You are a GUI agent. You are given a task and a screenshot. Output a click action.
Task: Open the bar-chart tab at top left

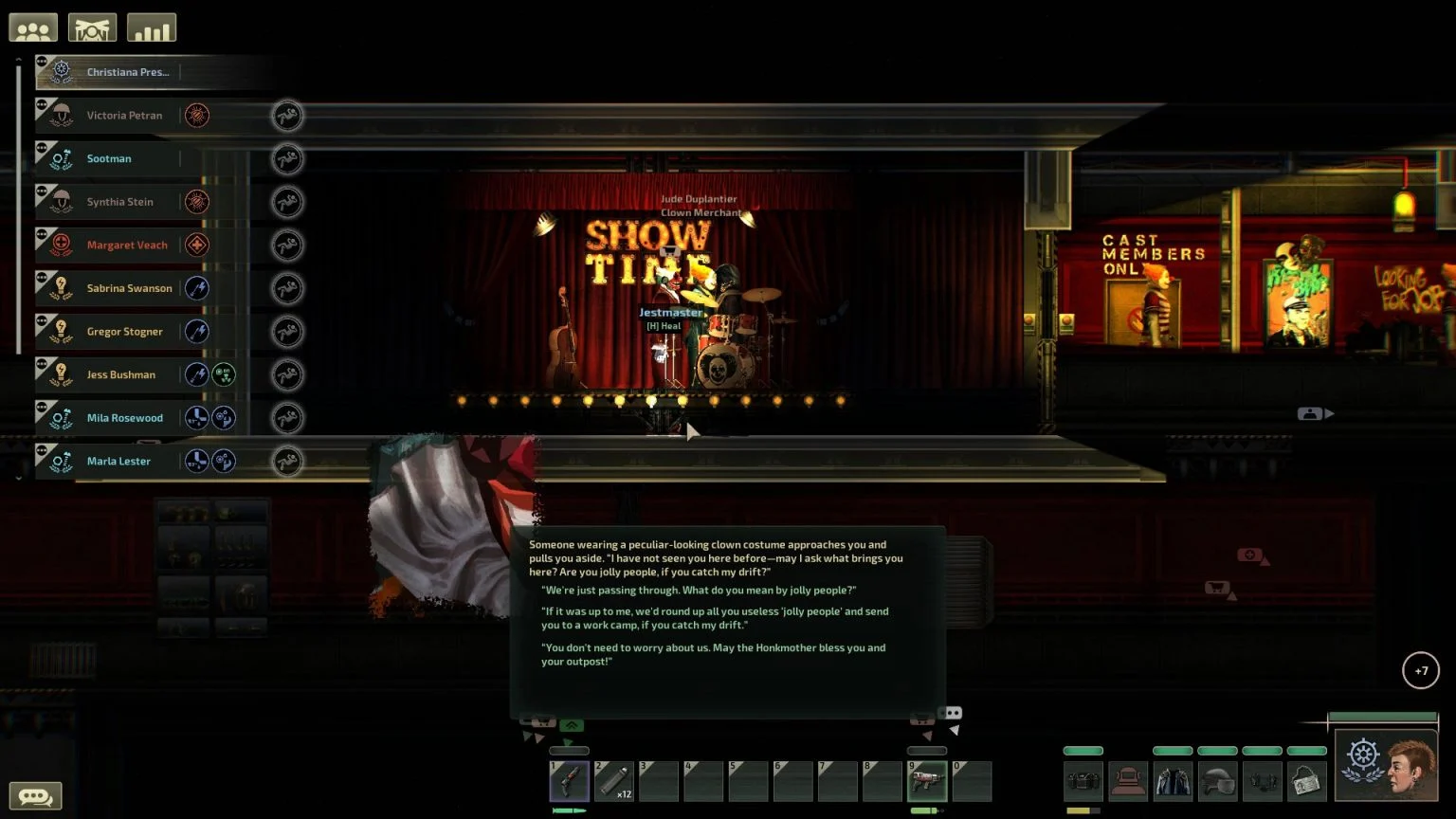point(152,28)
